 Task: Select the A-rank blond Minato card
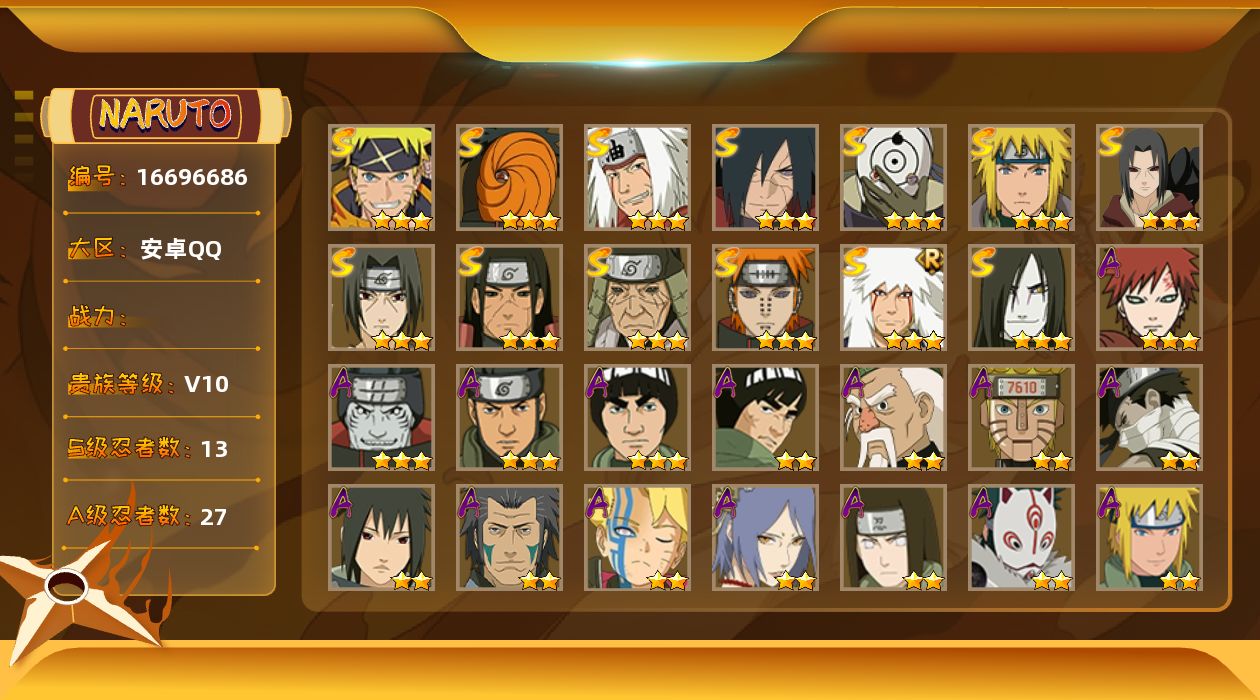pos(1149,537)
